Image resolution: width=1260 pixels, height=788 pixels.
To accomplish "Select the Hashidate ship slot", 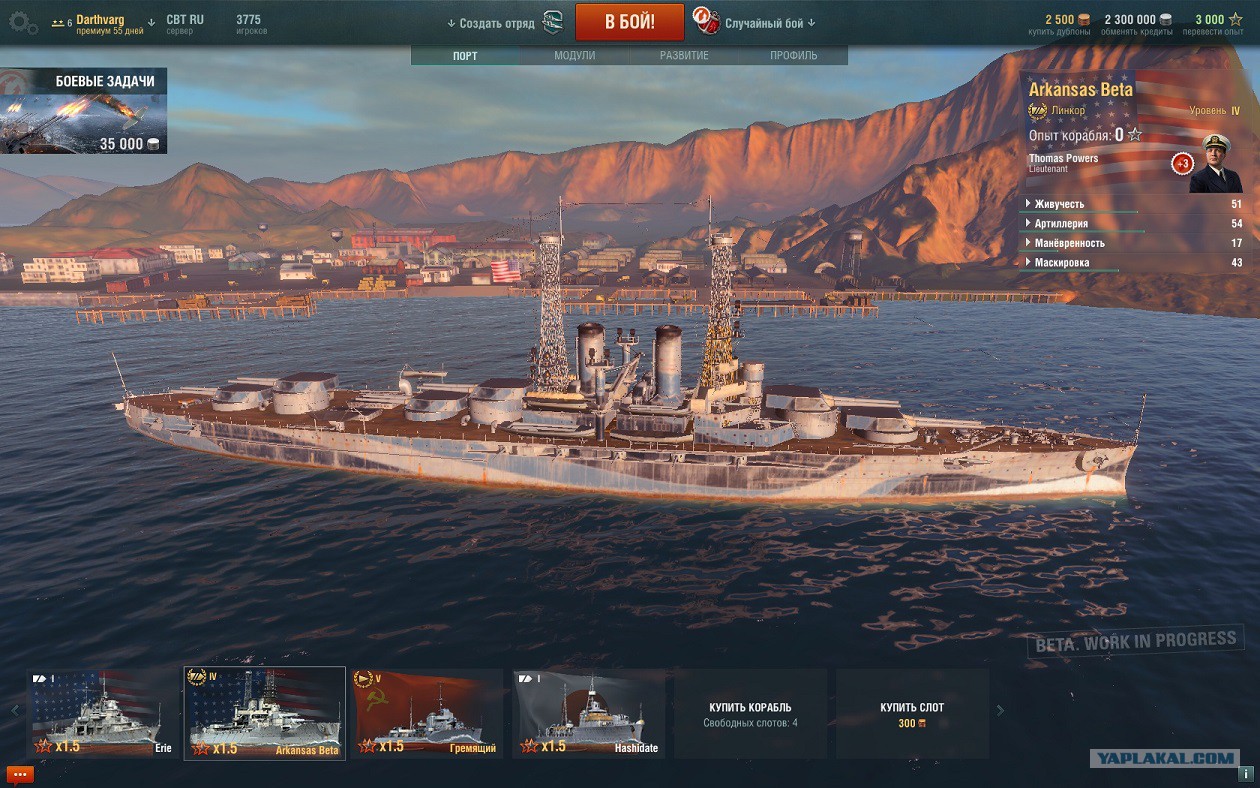I will 589,714.
